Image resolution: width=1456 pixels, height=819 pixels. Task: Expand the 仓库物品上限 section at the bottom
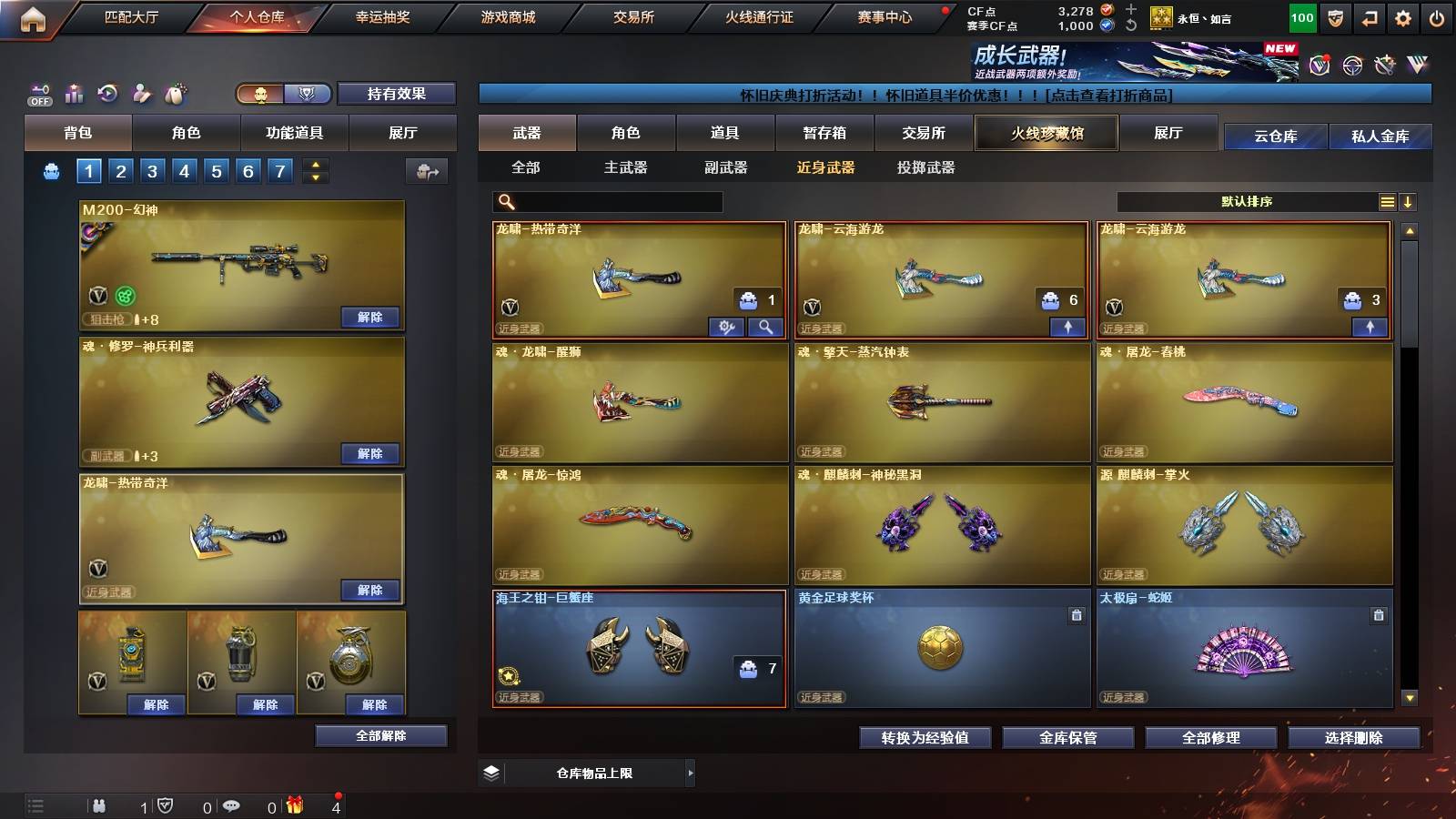coord(692,772)
